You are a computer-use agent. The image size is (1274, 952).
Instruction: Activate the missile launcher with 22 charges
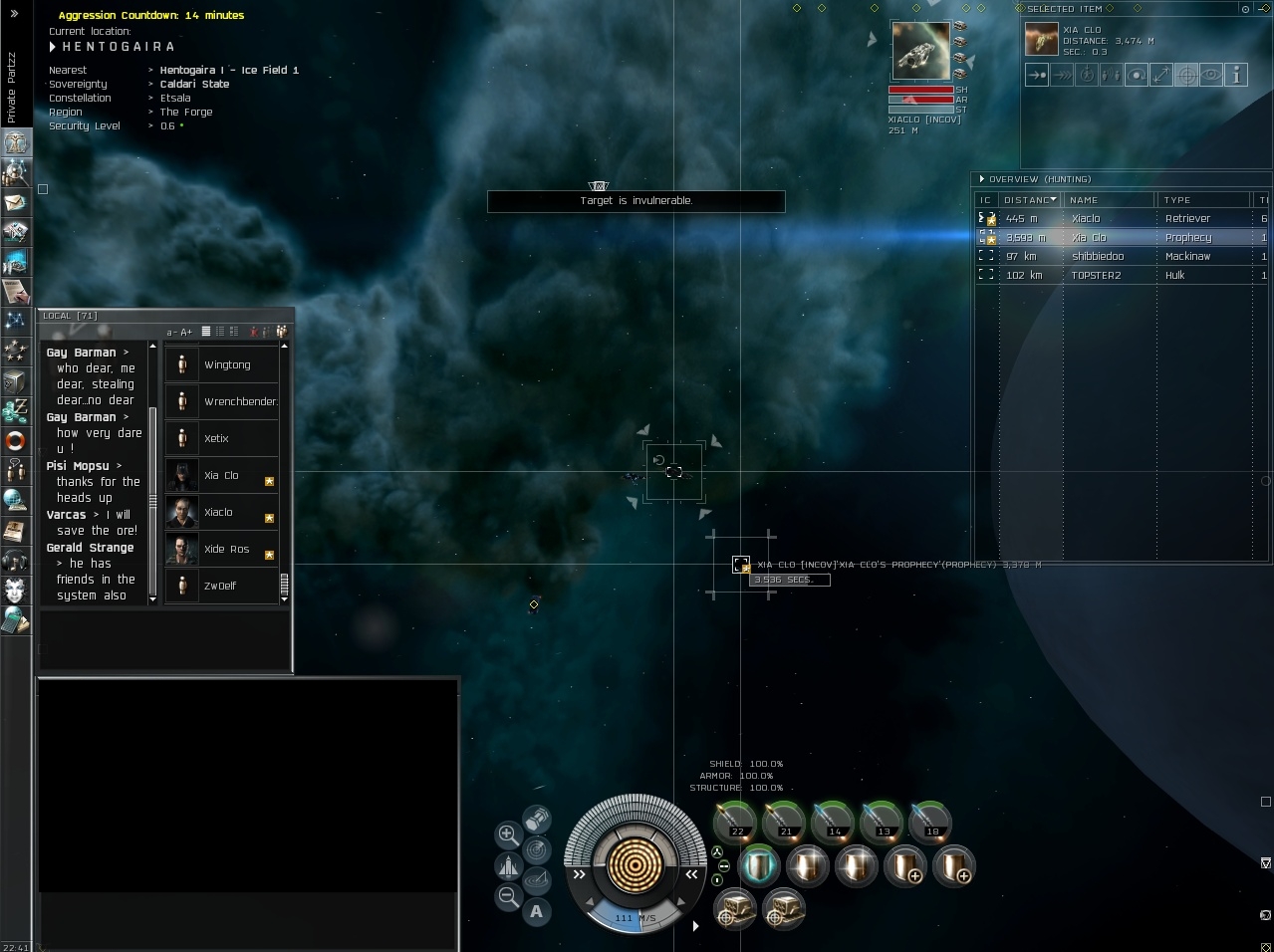[x=735, y=823]
